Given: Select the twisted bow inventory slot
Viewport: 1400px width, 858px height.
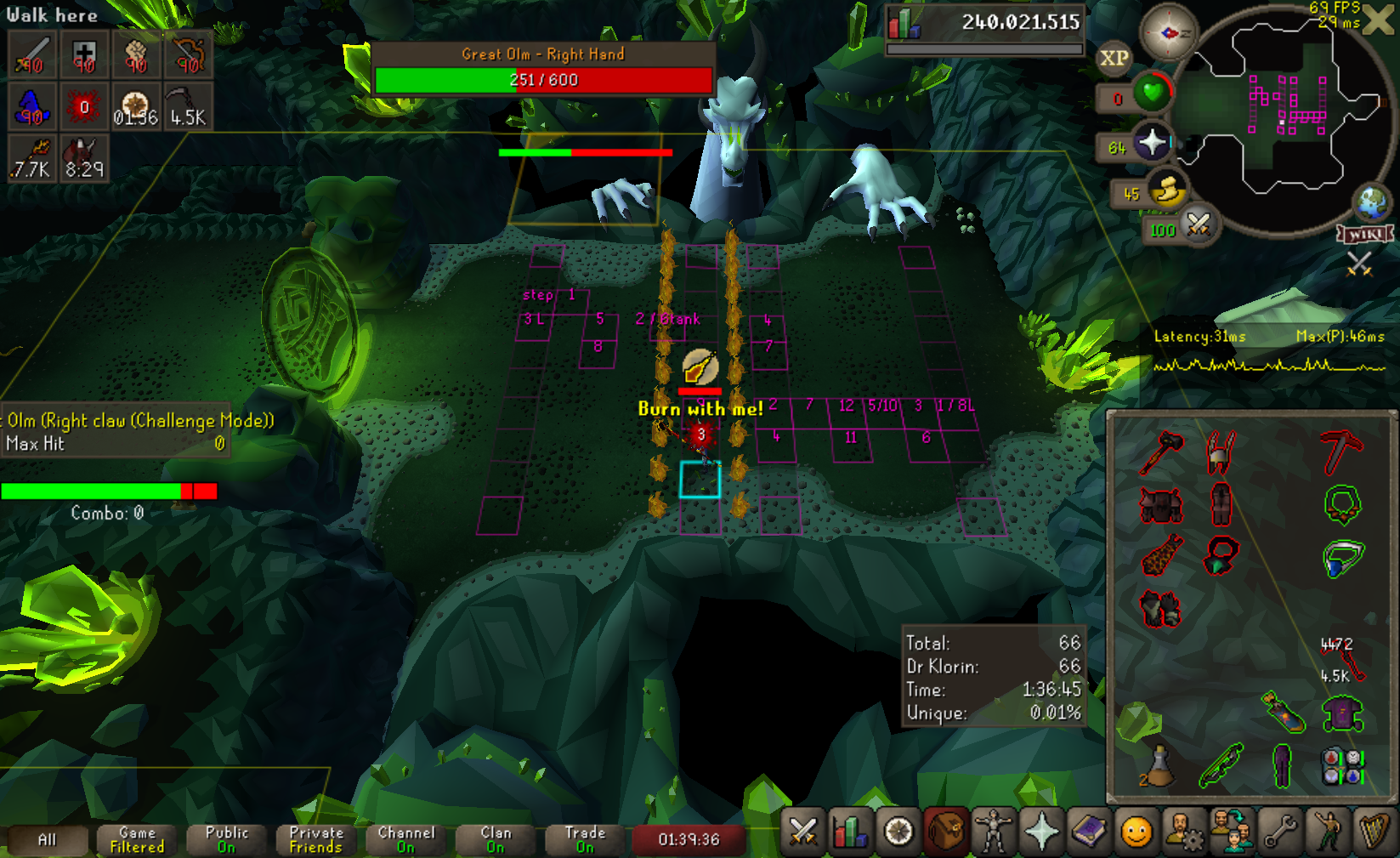Looking at the screenshot, I should pos(1221,765).
